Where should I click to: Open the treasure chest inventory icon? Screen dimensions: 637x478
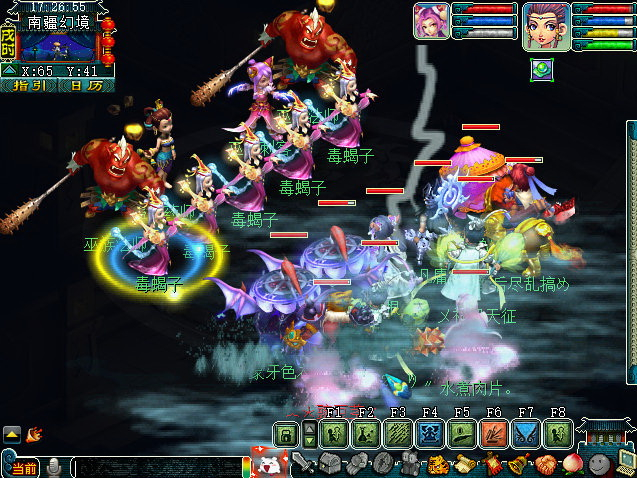point(328,463)
